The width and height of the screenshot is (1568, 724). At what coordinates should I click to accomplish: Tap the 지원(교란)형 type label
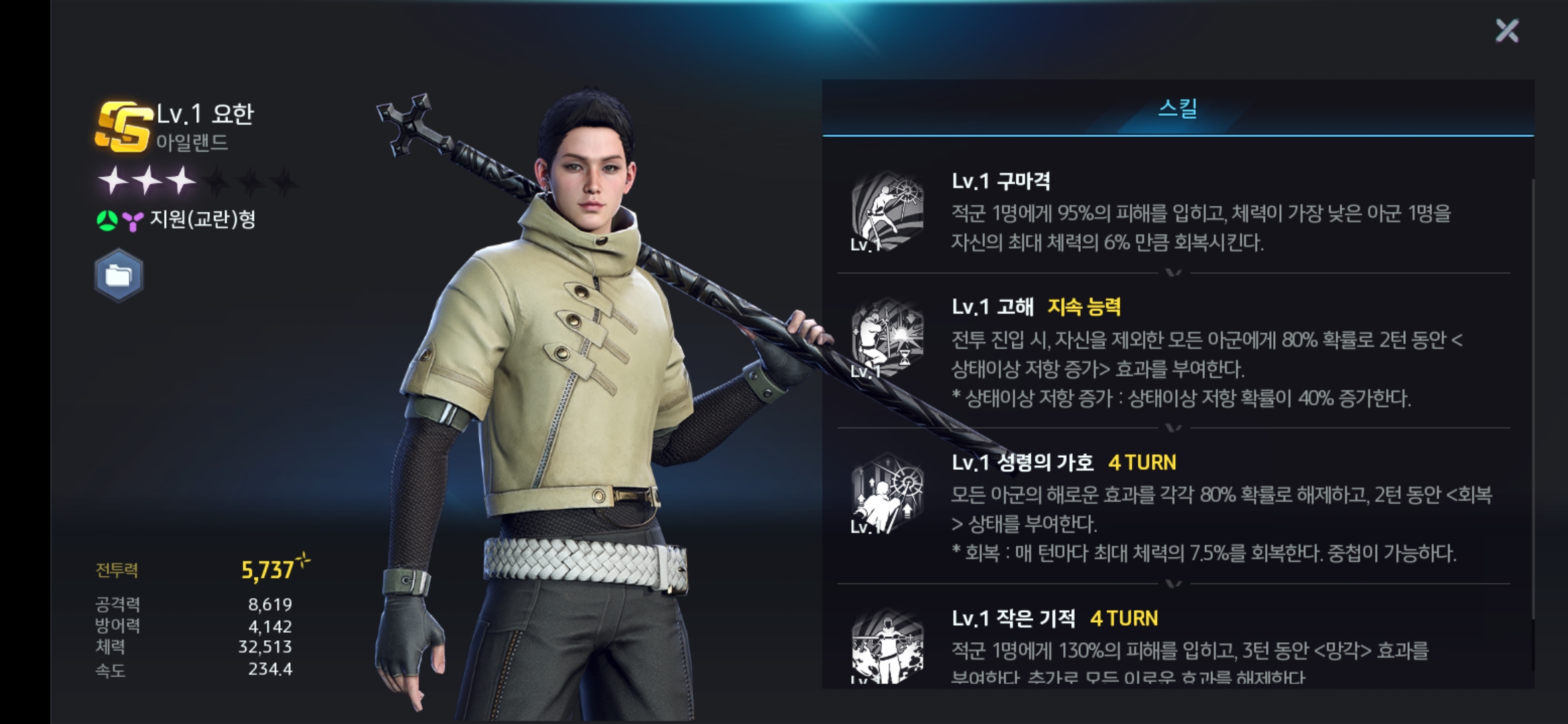coord(202,219)
